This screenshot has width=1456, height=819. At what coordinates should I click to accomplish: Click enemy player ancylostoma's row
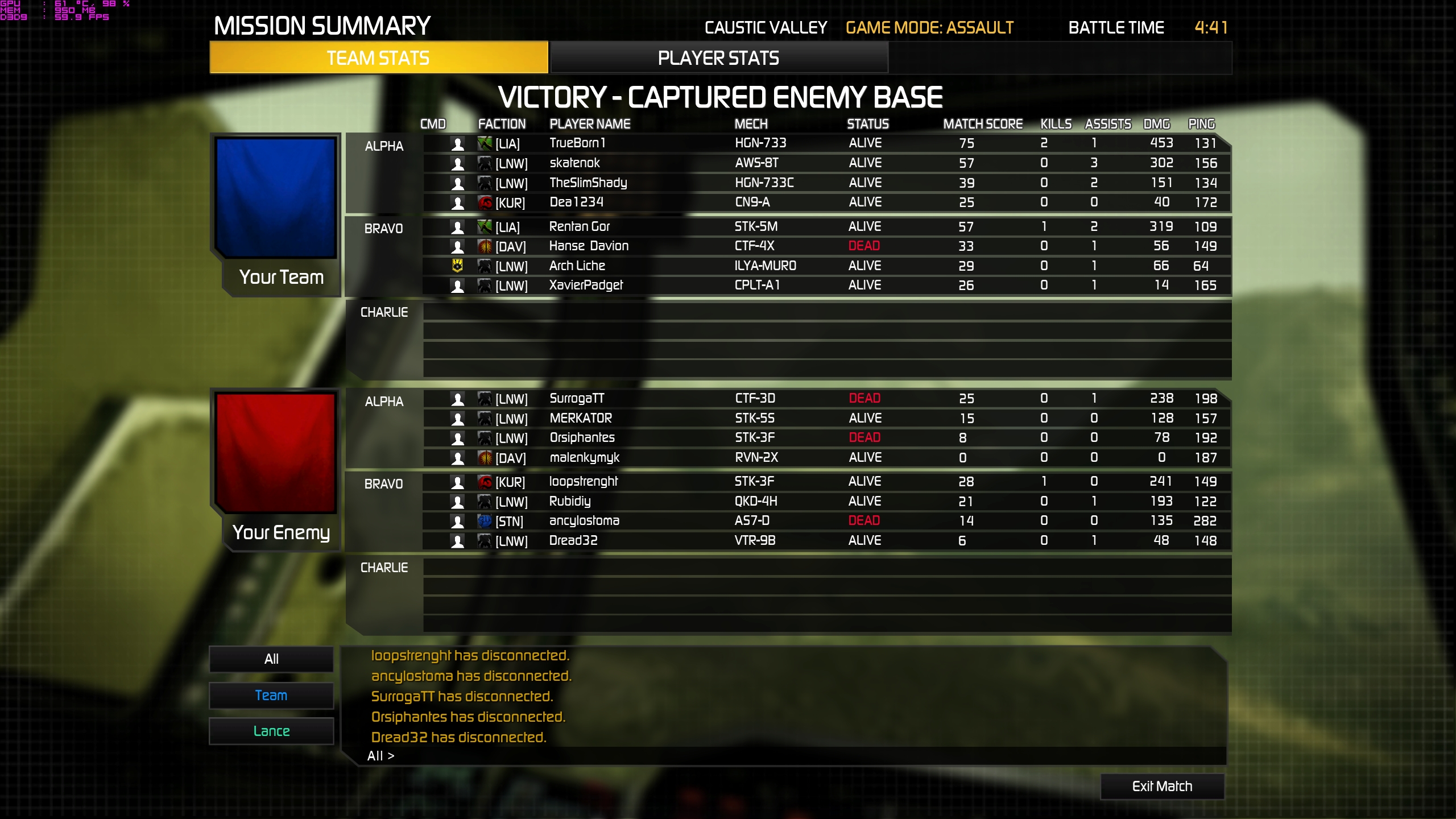584,521
